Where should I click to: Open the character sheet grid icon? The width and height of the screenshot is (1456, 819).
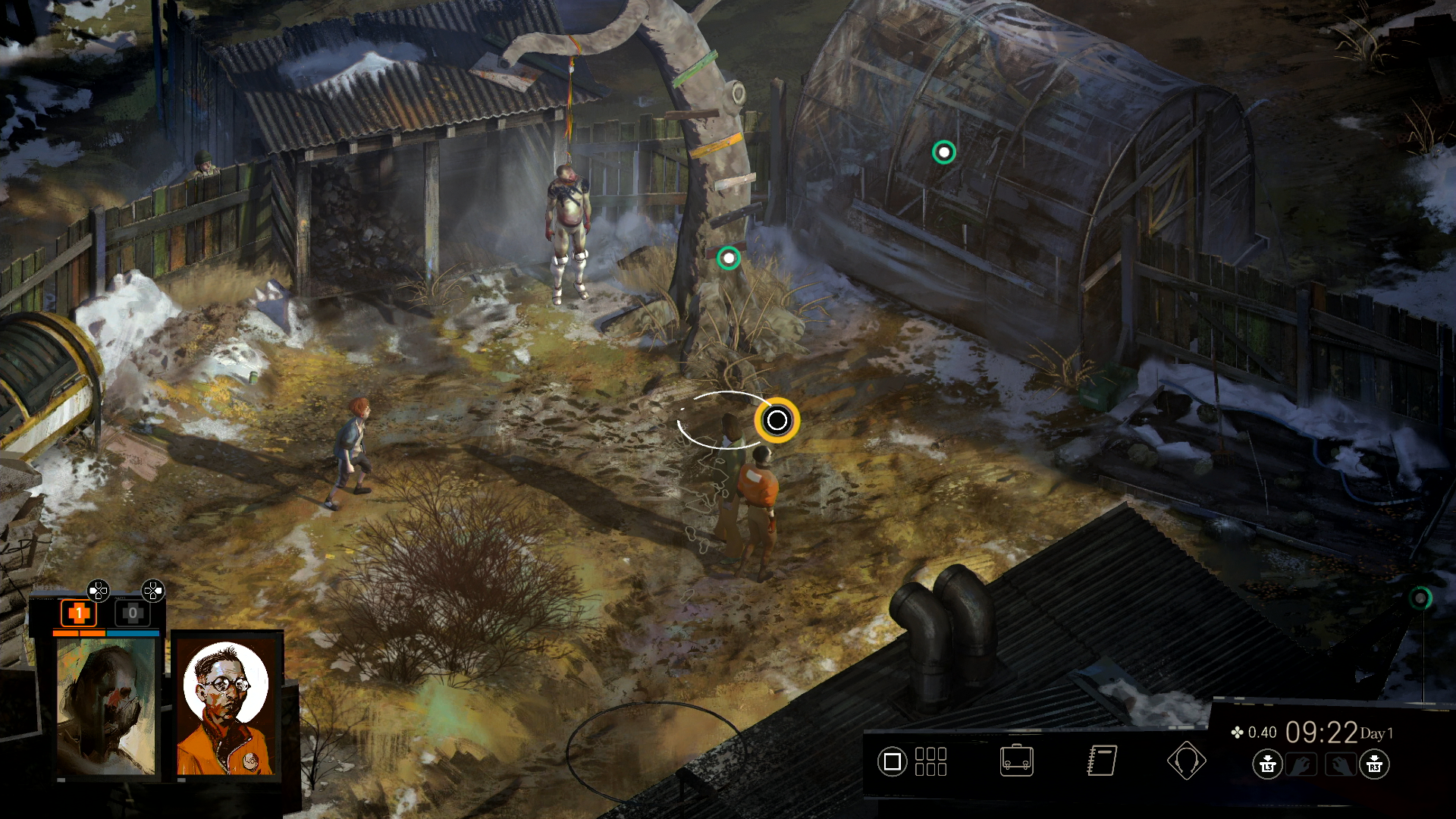(x=930, y=761)
